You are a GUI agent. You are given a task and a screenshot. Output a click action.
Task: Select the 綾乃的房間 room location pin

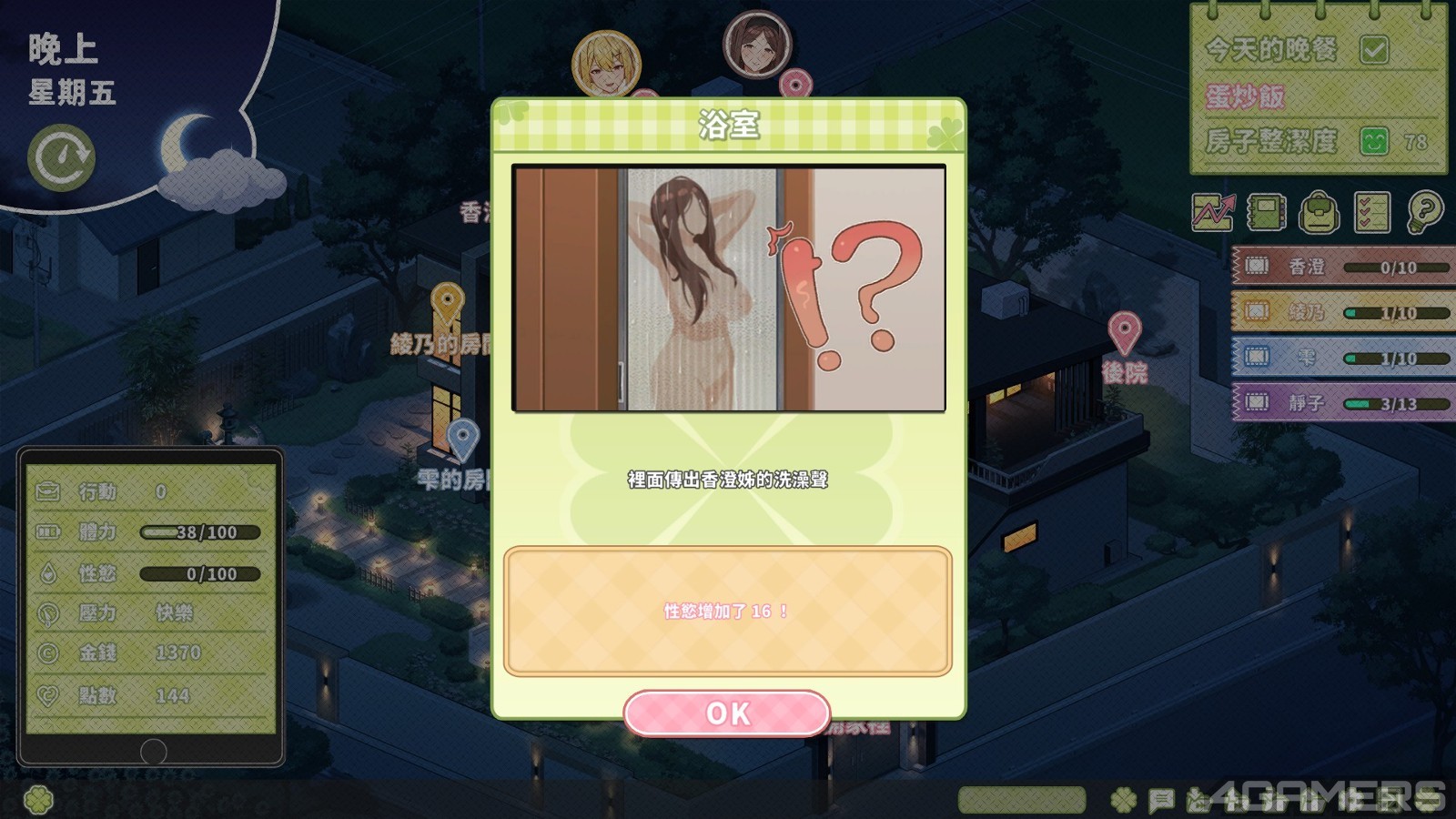click(447, 302)
